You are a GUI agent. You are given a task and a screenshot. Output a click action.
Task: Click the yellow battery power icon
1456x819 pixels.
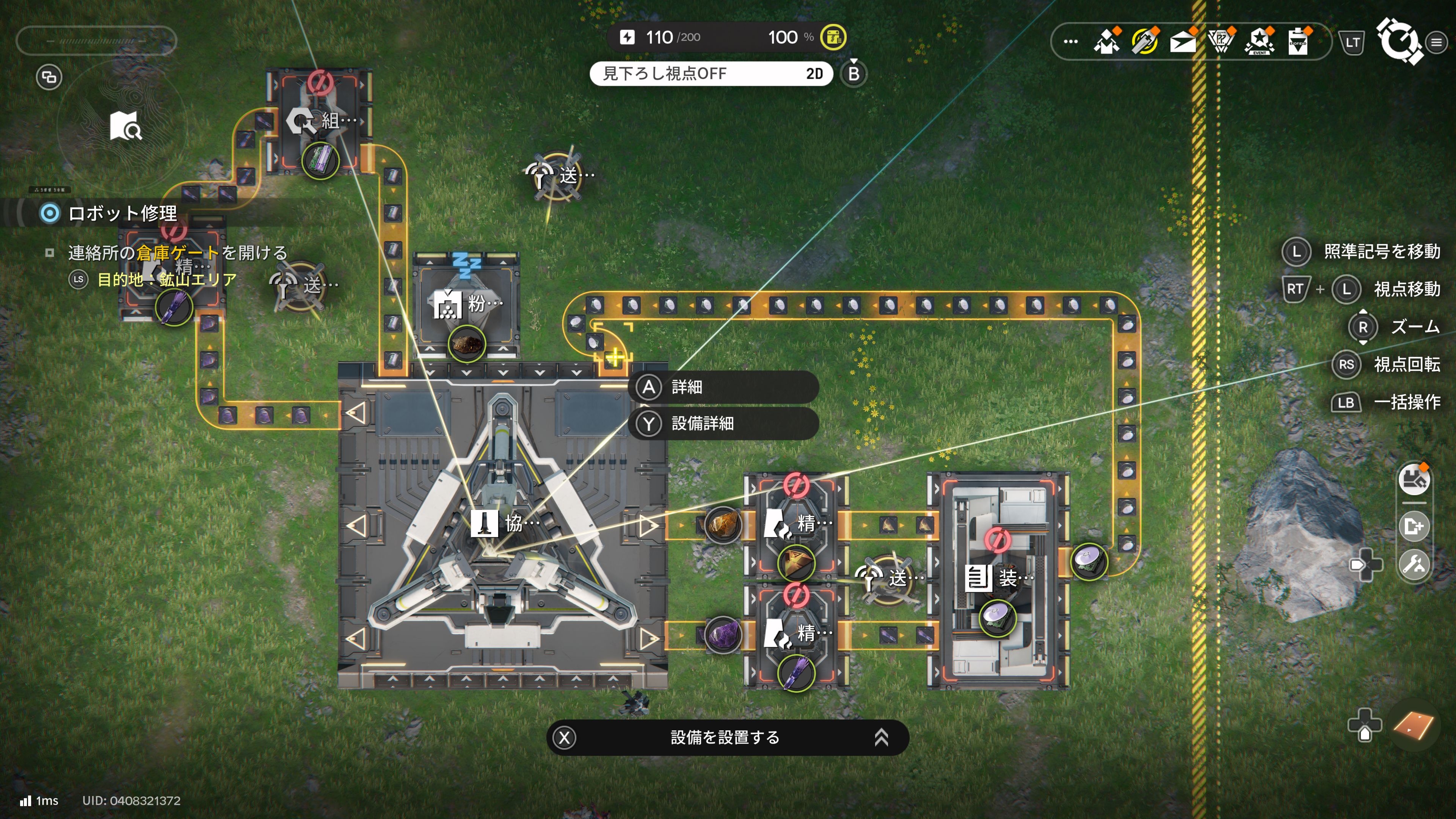click(x=833, y=37)
